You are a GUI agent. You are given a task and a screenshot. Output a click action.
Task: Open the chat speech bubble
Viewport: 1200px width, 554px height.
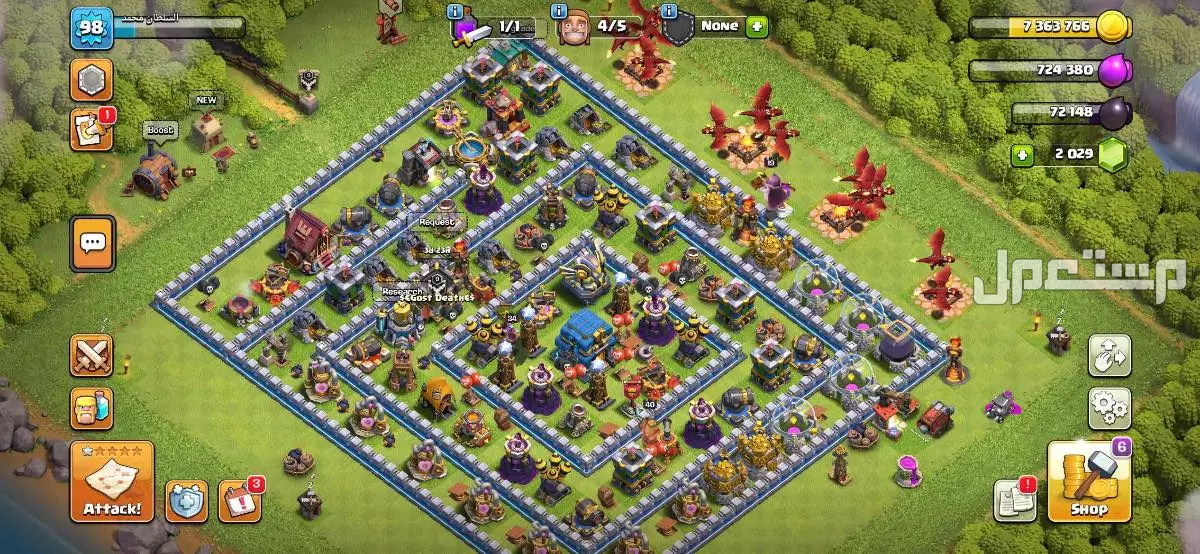[x=91, y=241]
